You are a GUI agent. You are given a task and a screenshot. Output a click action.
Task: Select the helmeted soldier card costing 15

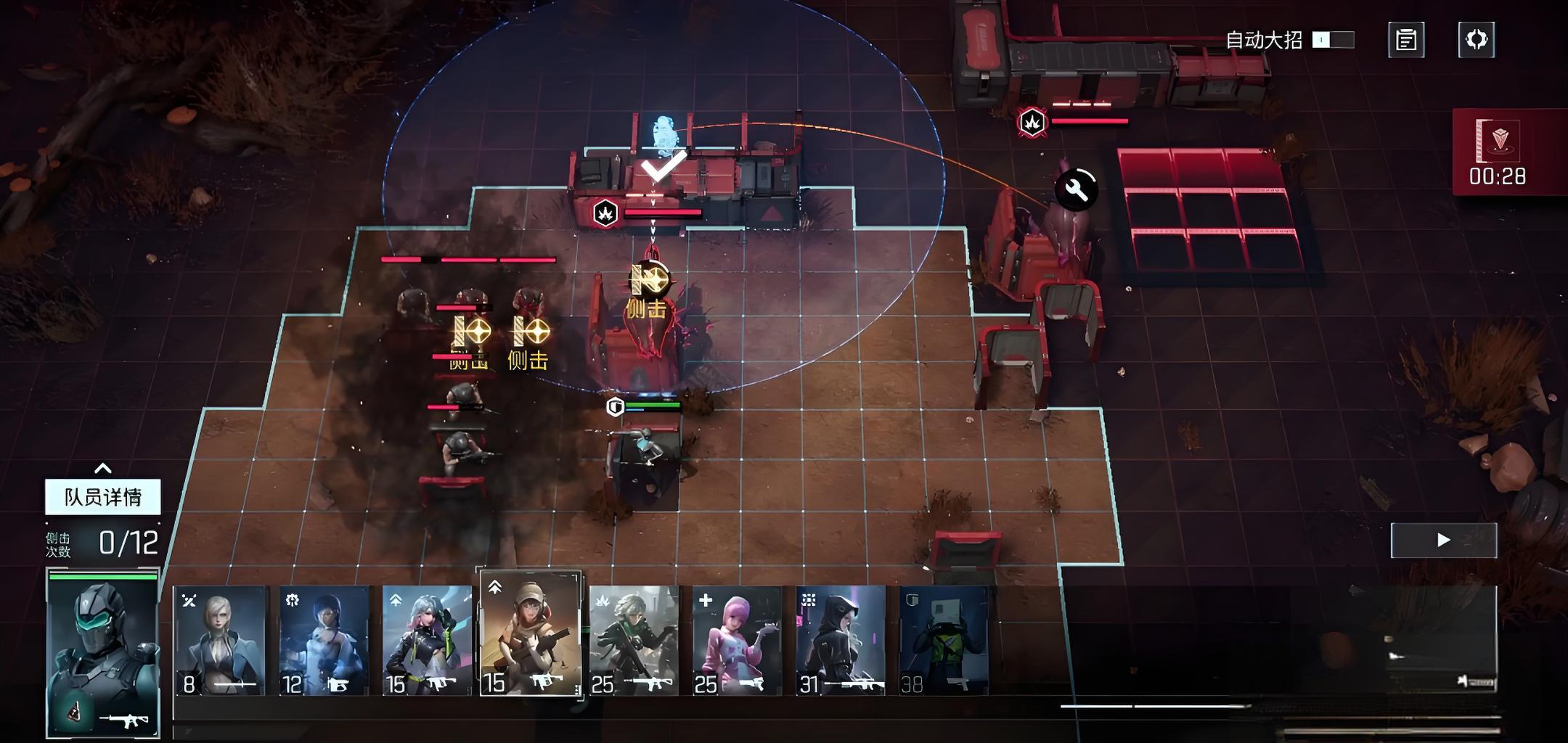531,633
